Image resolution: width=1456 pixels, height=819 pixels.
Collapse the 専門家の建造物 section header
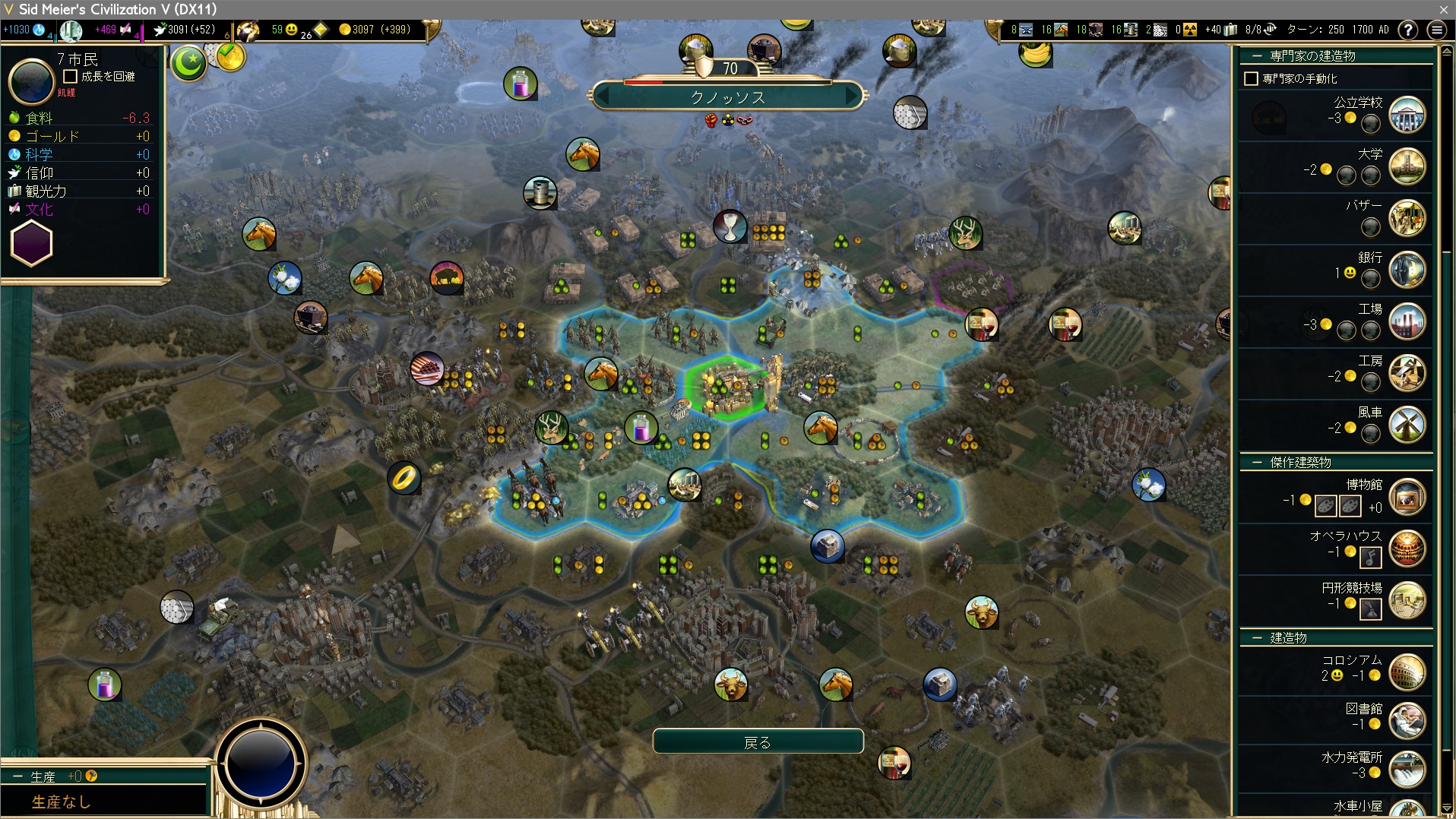tap(1257, 56)
